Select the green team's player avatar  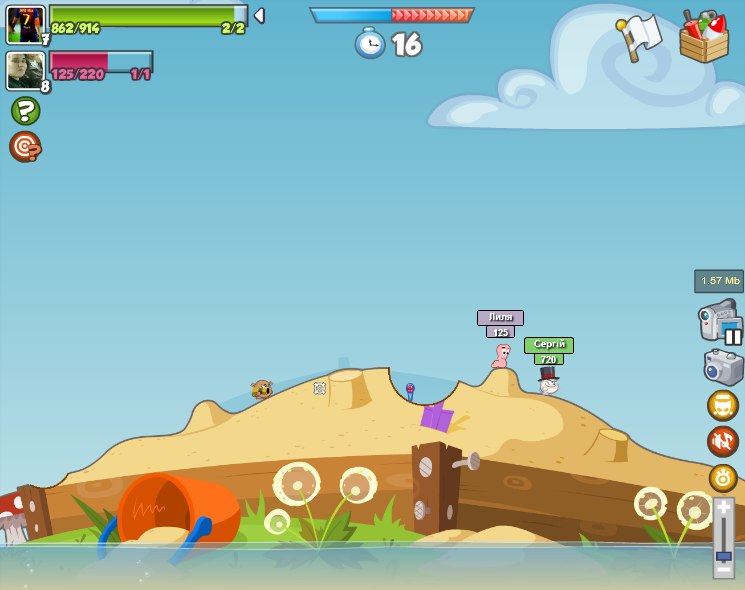pos(24,24)
